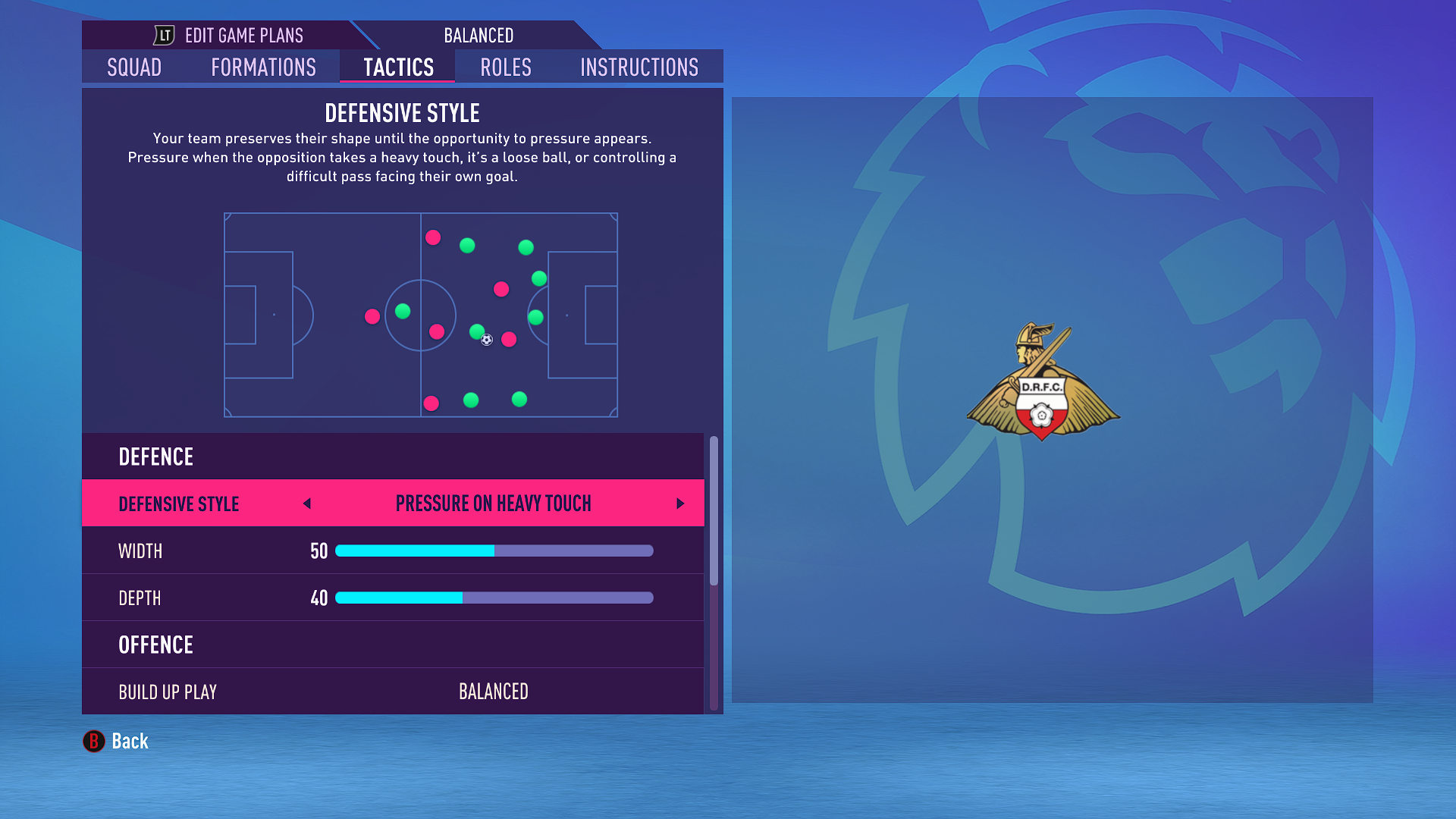The image size is (1456, 819).
Task: Go back with the Back button
Action: click(116, 741)
